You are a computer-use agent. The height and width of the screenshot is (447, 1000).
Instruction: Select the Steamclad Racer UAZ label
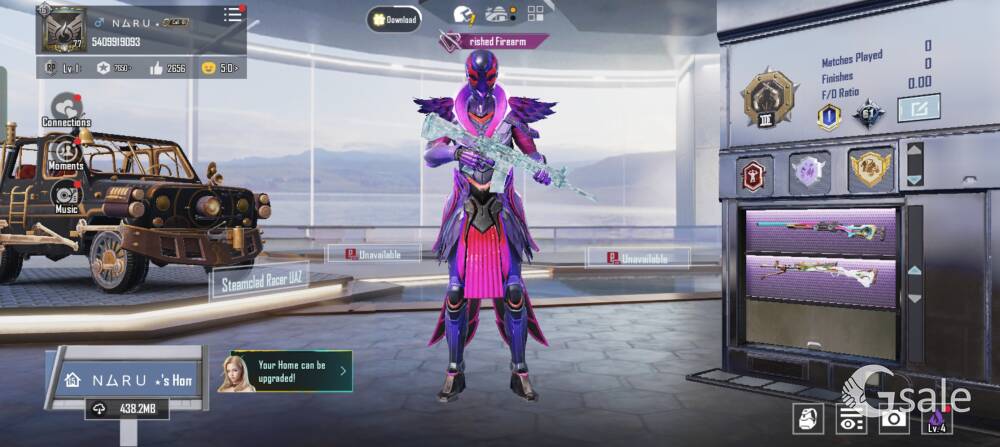[259, 280]
